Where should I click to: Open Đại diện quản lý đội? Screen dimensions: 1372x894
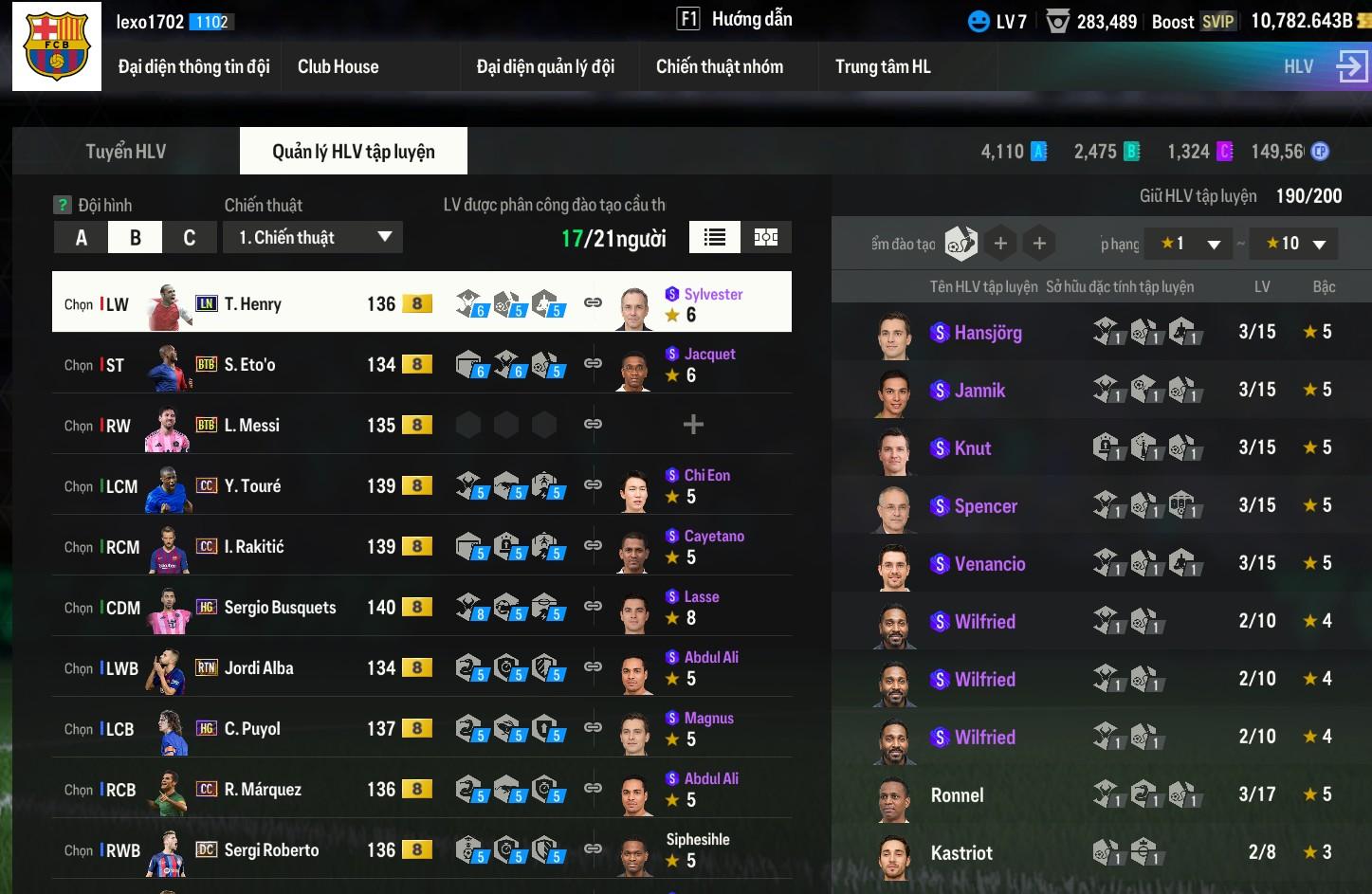[x=545, y=66]
